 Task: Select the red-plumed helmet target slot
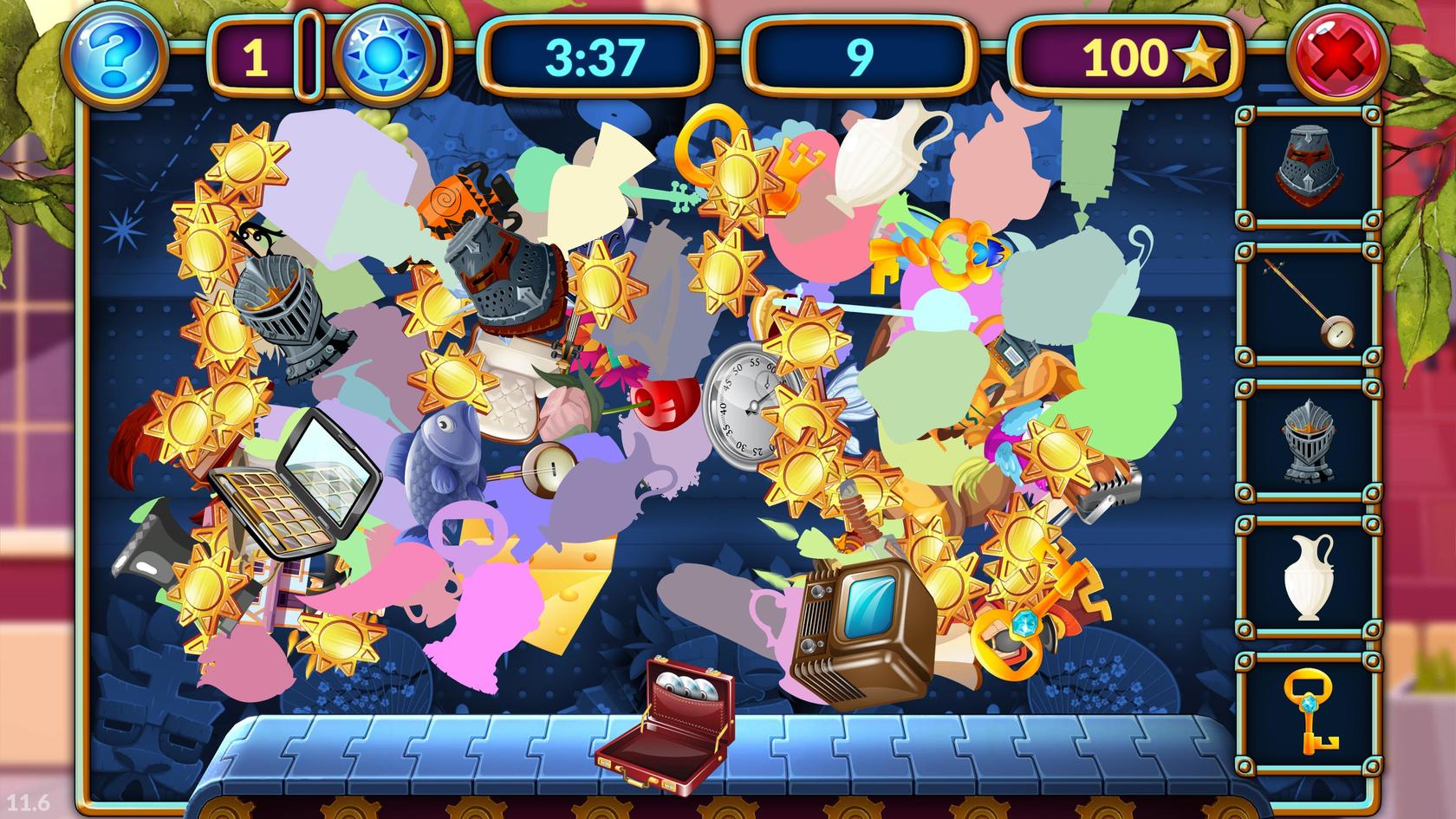click(1306, 169)
